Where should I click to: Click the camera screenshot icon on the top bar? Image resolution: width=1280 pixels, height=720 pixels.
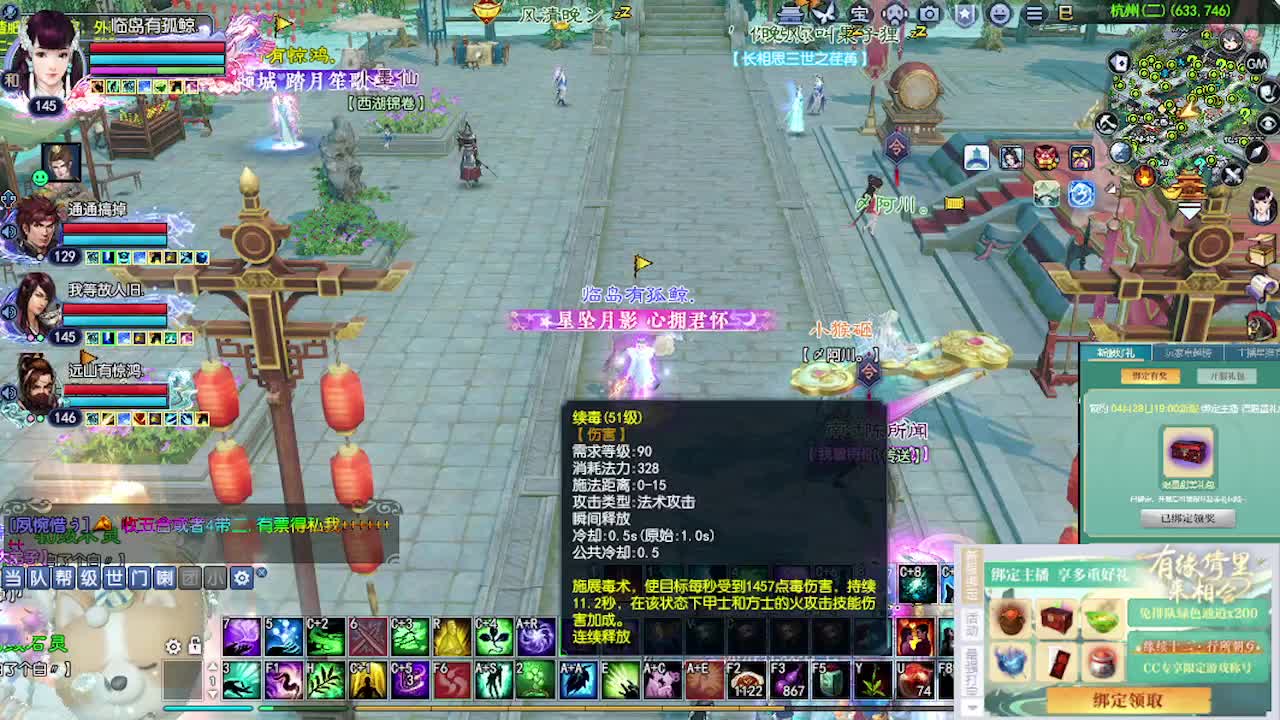[x=930, y=15]
